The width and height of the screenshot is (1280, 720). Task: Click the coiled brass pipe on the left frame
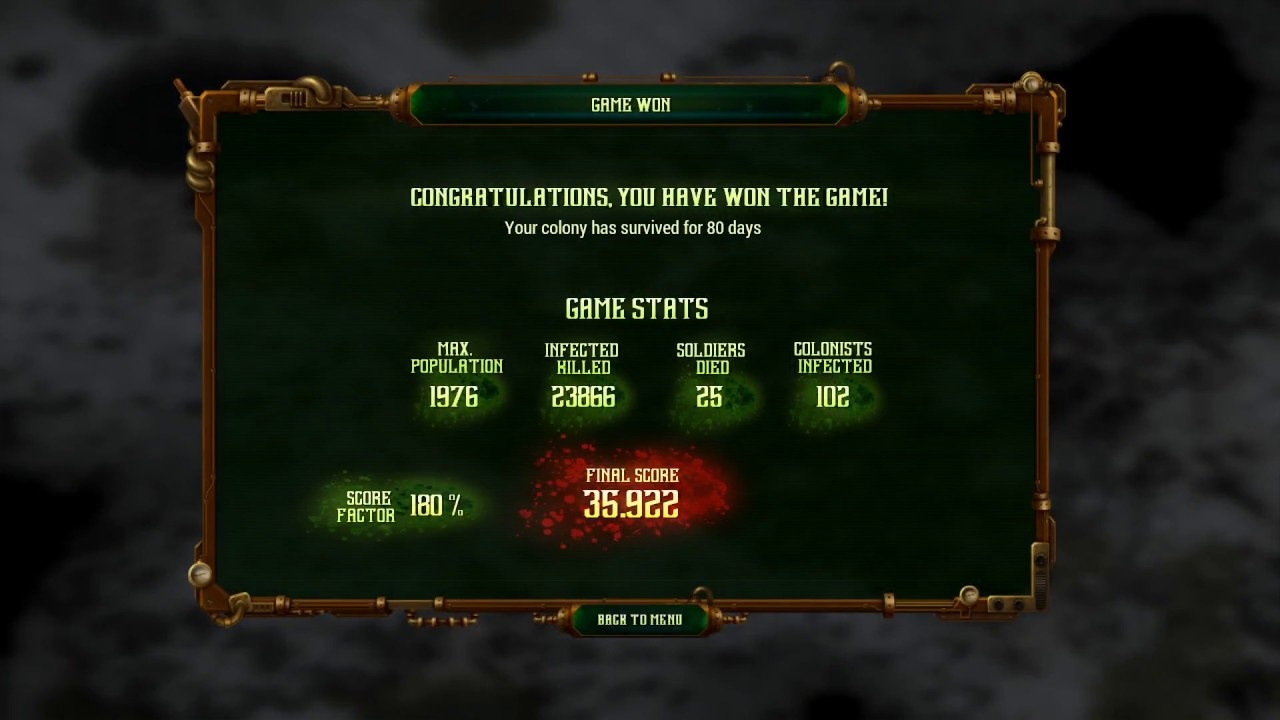coord(198,172)
